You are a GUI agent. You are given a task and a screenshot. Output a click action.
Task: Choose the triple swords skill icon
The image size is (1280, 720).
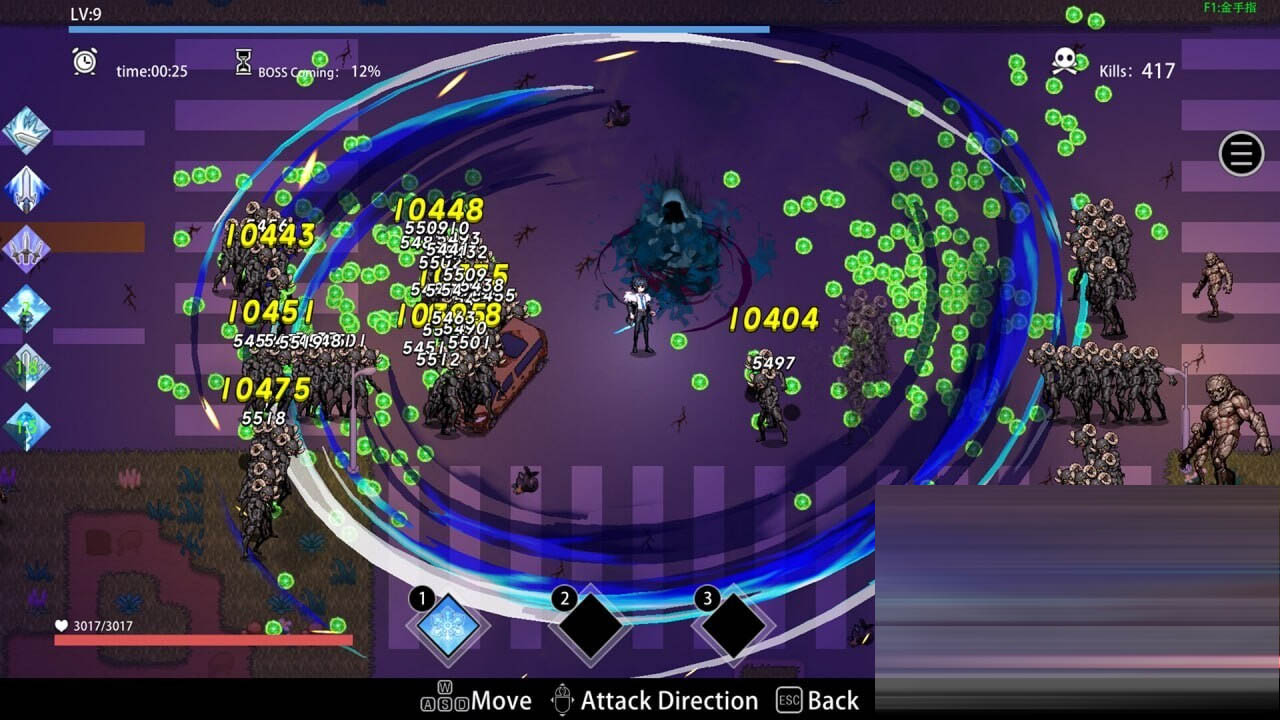[x=26, y=248]
